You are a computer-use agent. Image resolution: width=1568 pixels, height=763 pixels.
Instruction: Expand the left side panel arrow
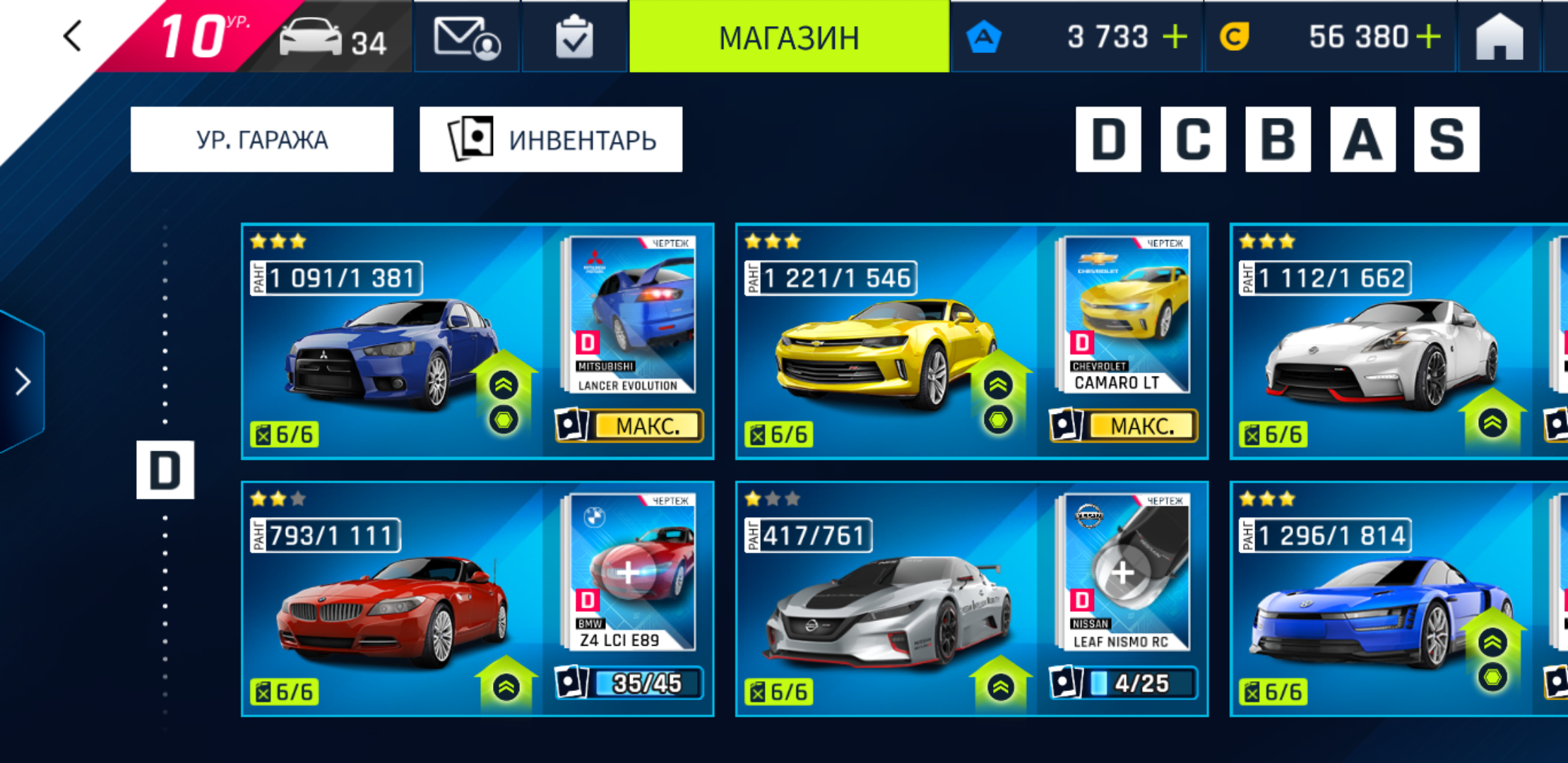point(23,381)
